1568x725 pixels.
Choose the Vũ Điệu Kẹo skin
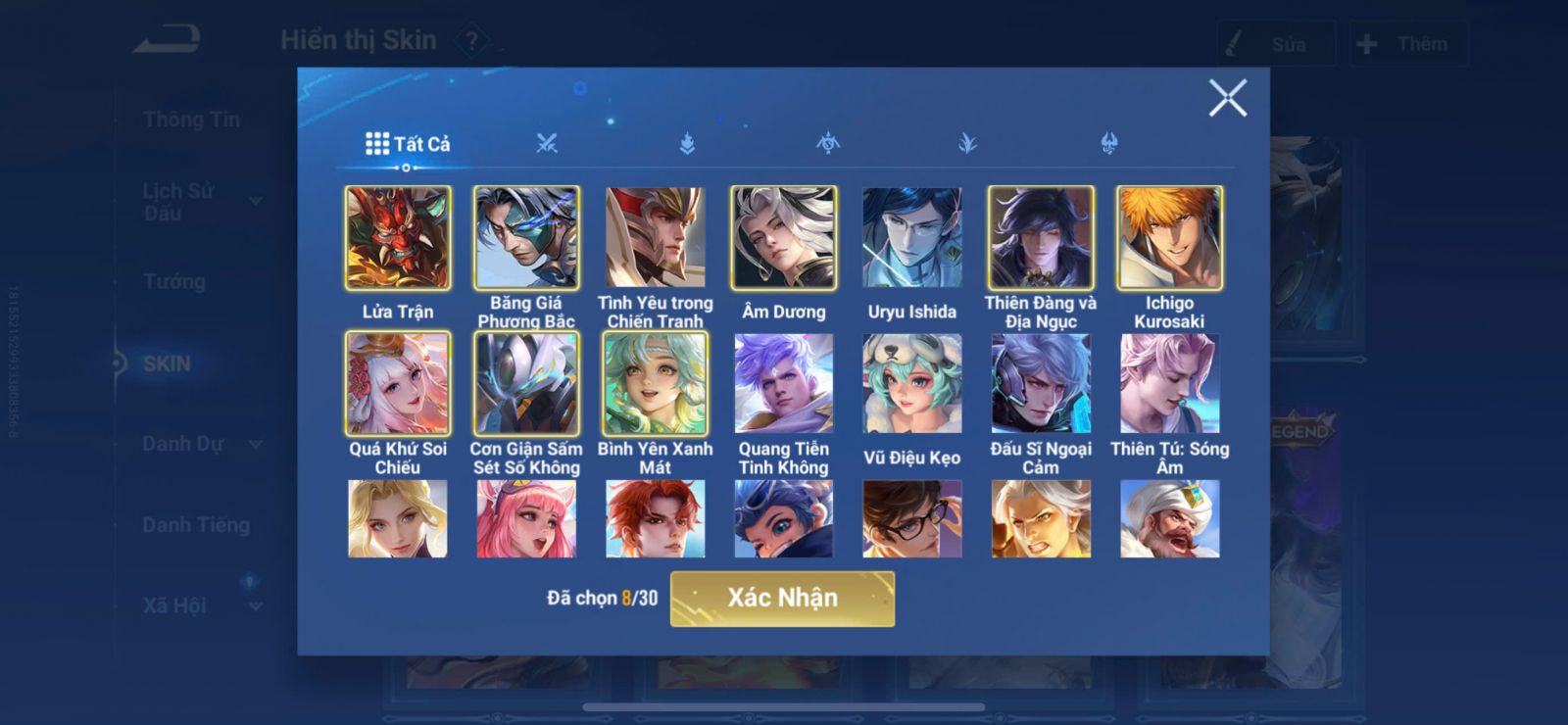pyautogui.click(x=911, y=383)
